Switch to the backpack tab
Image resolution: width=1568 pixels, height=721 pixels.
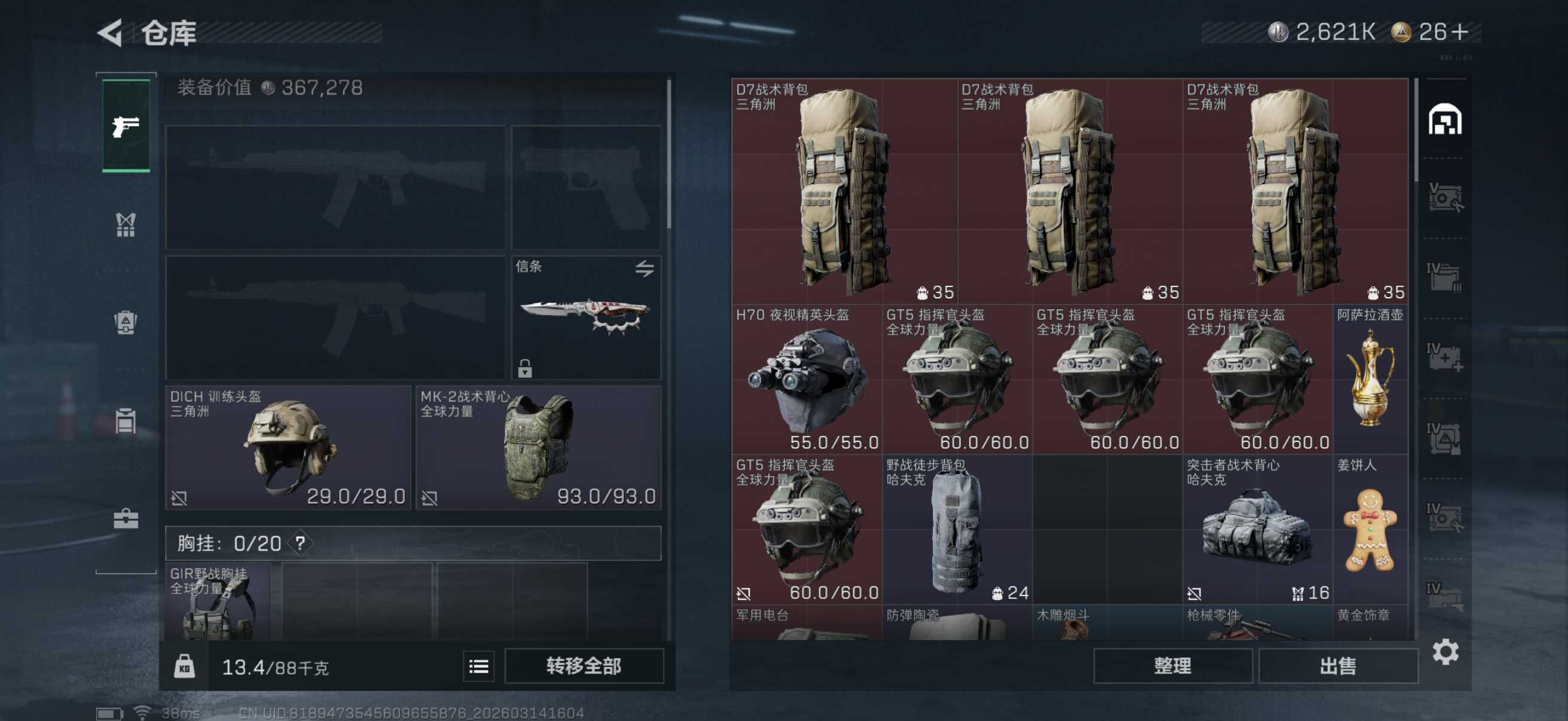click(126, 322)
